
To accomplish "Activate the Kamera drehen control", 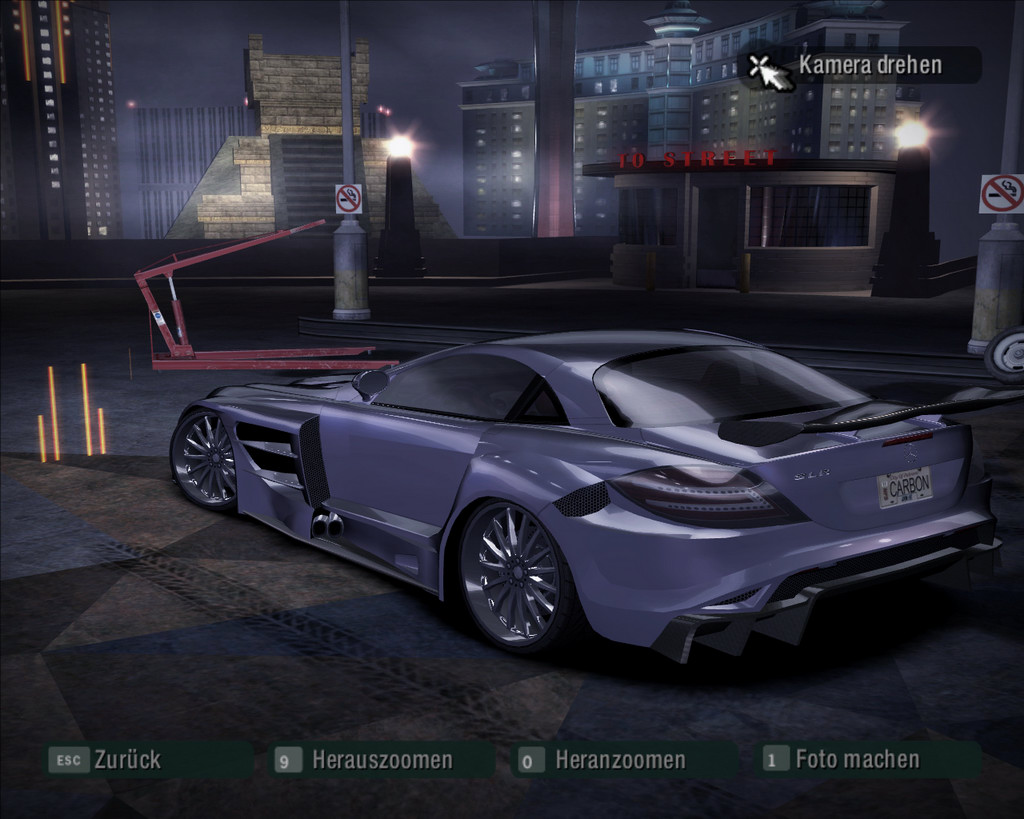I will pyautogui.click(x=868, y=66).
